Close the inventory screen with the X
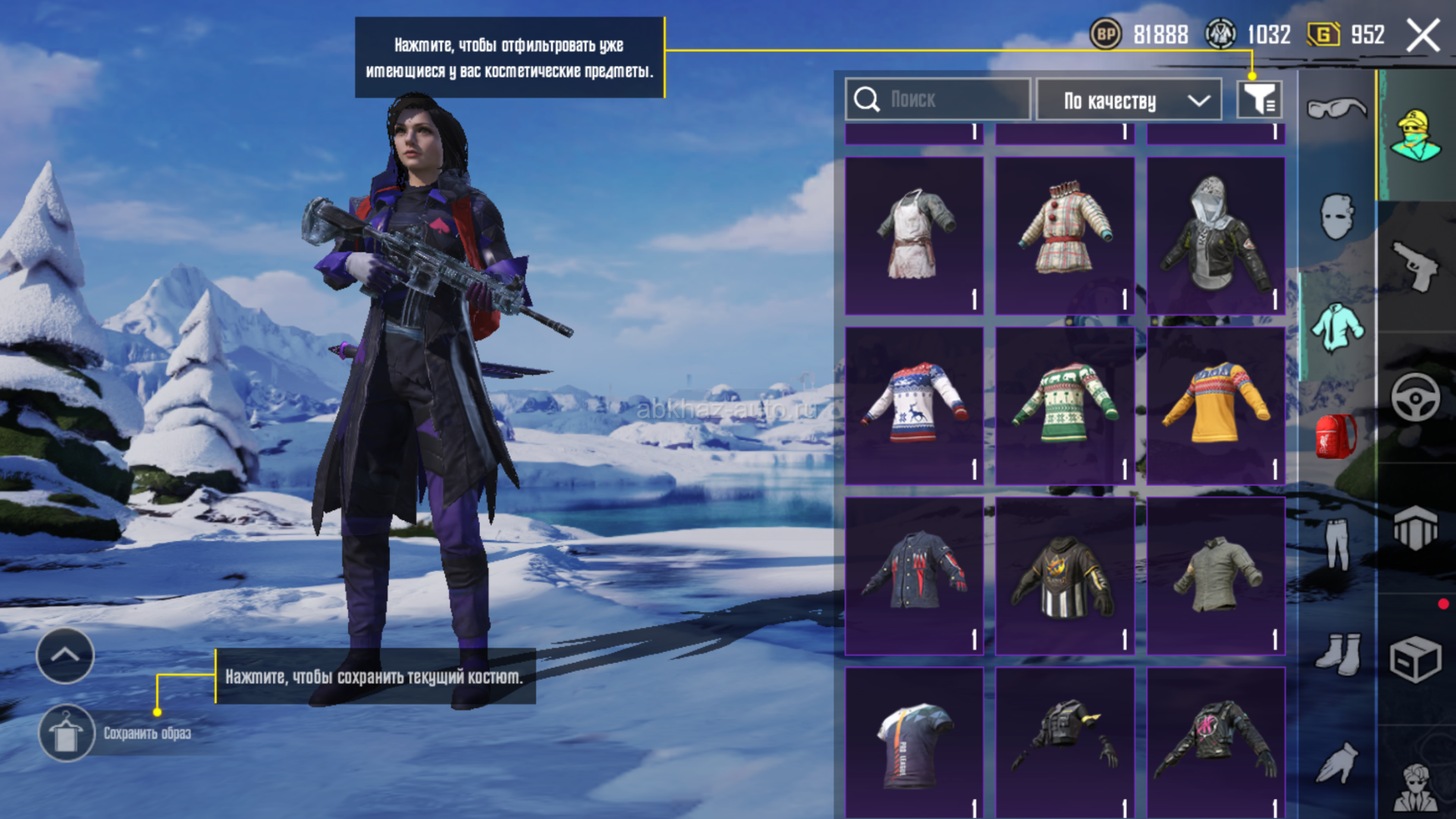Screen dimensions: 1456x819 [x=1423, y=36]
